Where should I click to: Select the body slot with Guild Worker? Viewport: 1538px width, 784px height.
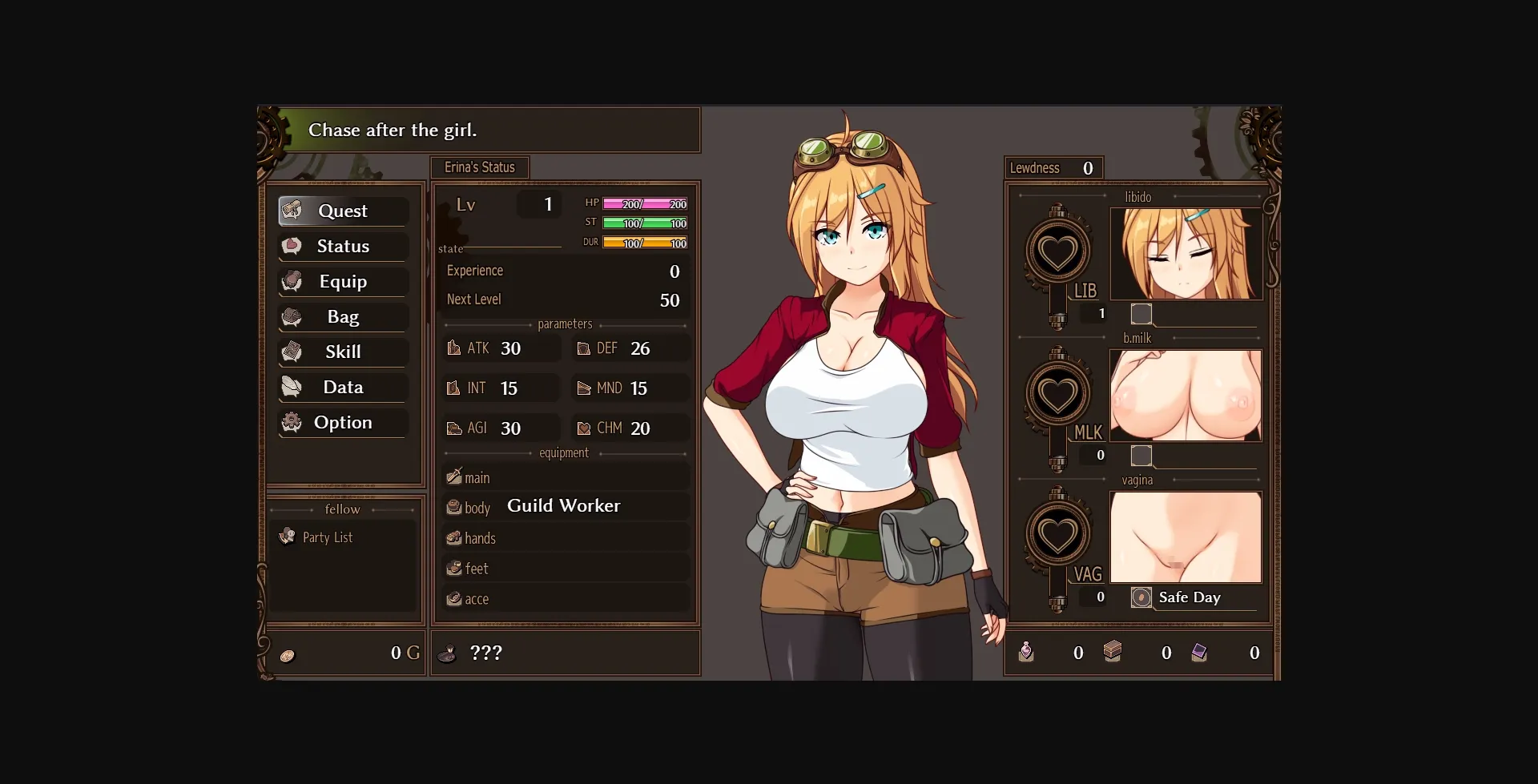(565, 507)
